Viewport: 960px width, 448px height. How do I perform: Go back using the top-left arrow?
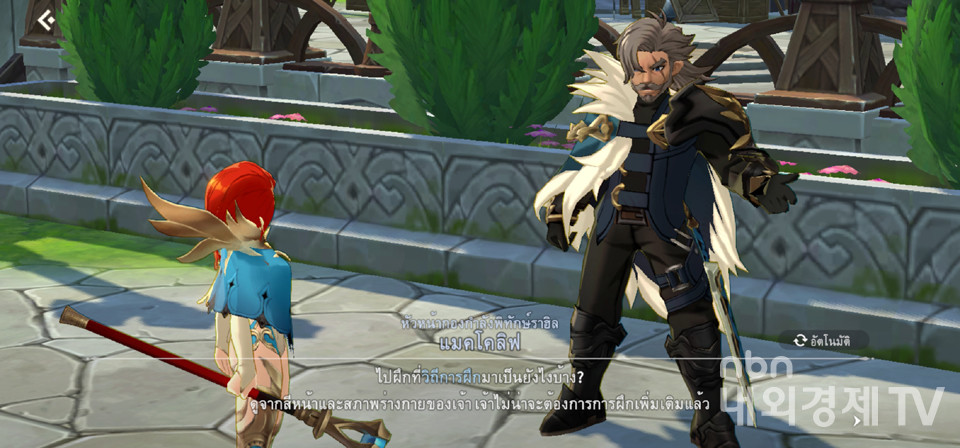(x=46, y=19)
